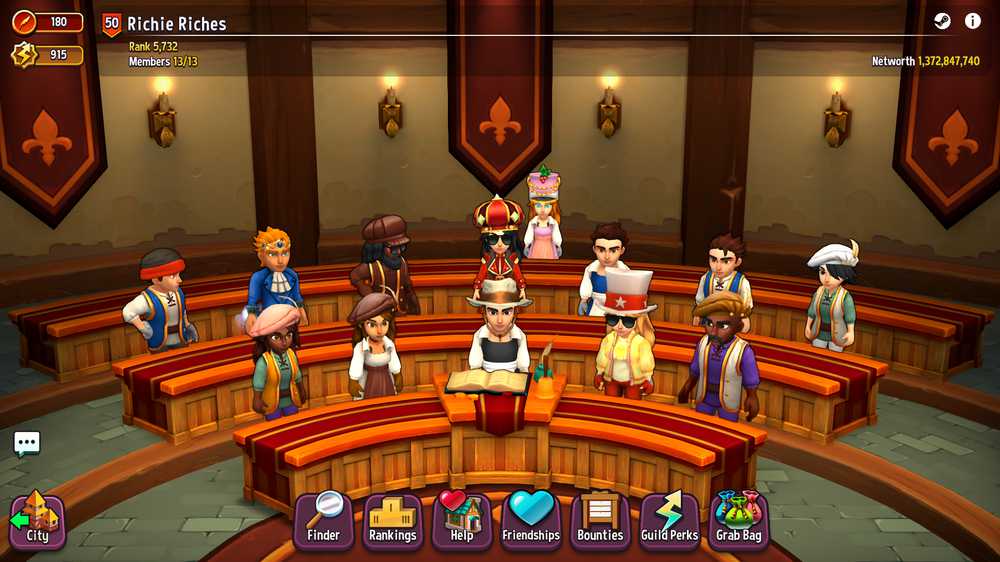The image size is (1000, 562).
Task: Open the Grab Bag
Action: (x=738, y=520)
